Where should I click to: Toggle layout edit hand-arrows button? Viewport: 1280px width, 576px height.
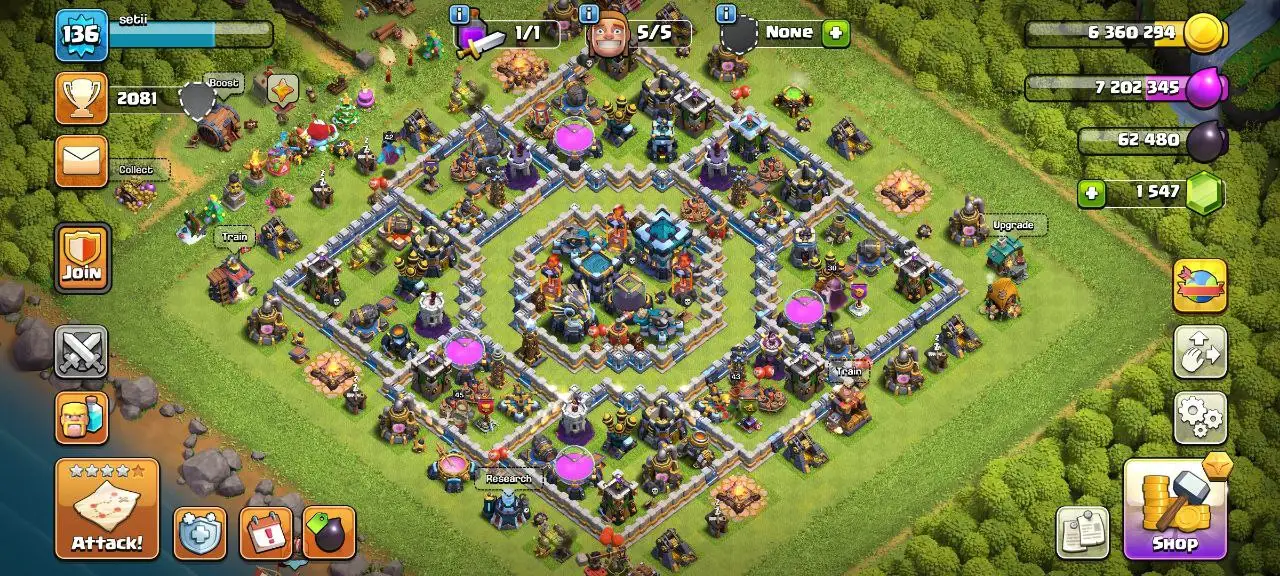click(1199, 351)
